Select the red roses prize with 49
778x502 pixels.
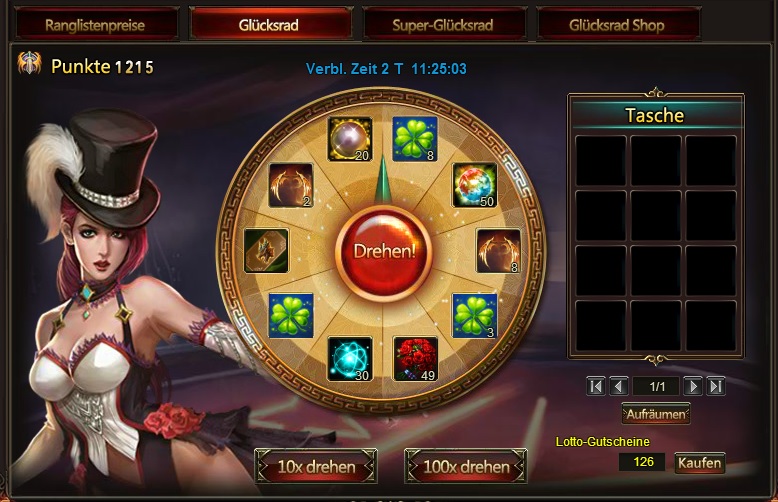pos(415,359)
